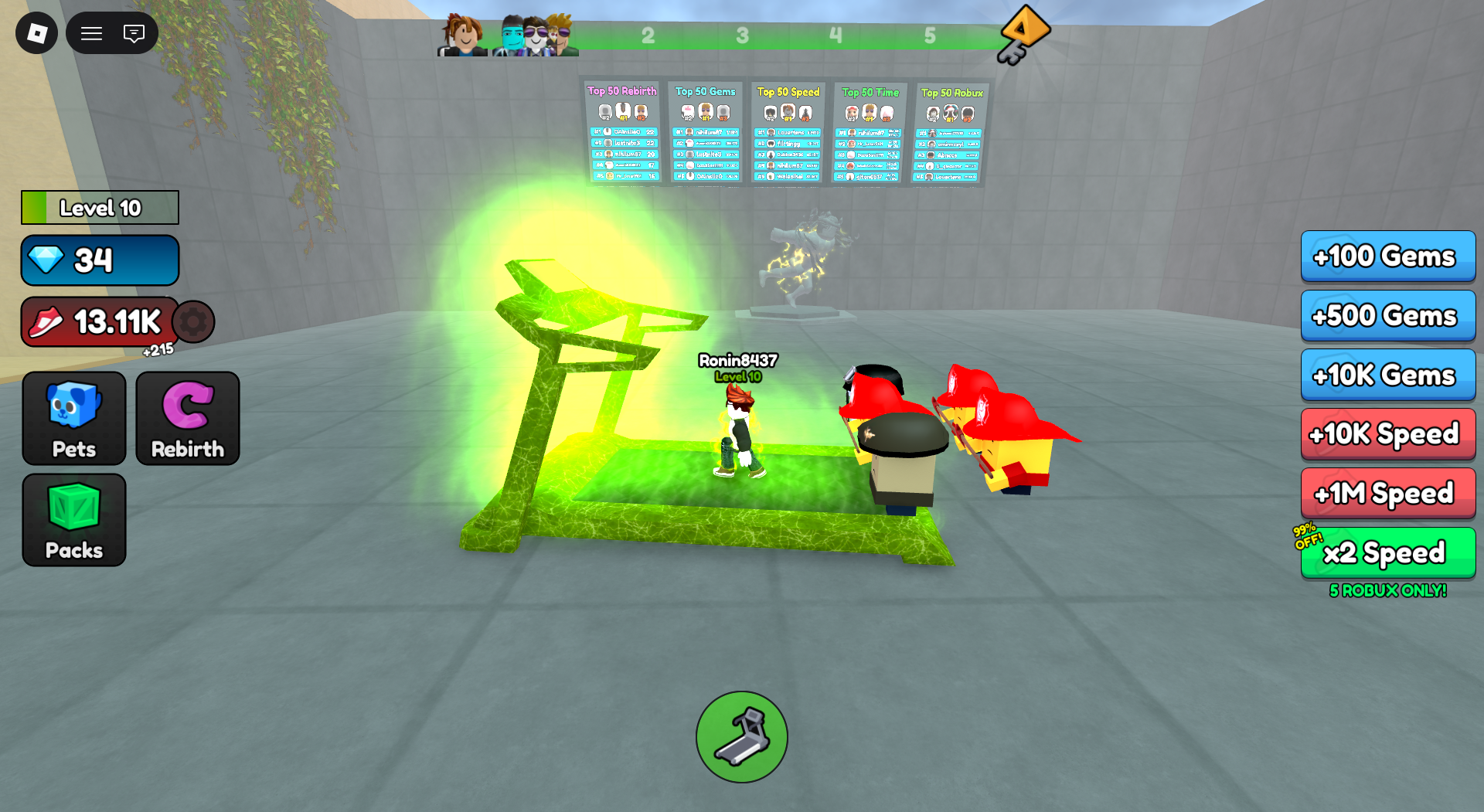
Task: Click milestone number 5 on progress bar
Action: click(930, 35)
